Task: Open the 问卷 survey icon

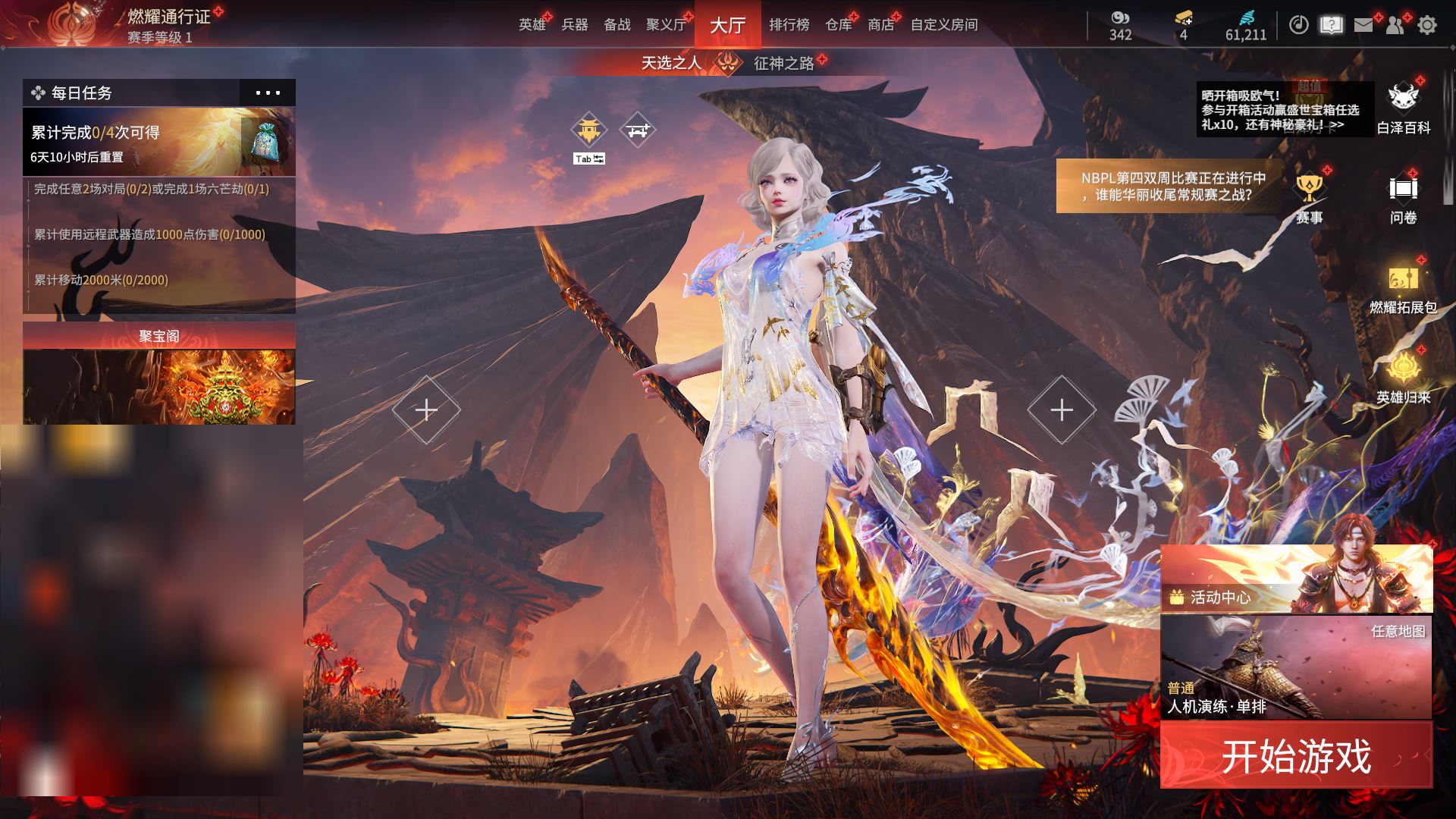Action: click(x=1403, y=197)
